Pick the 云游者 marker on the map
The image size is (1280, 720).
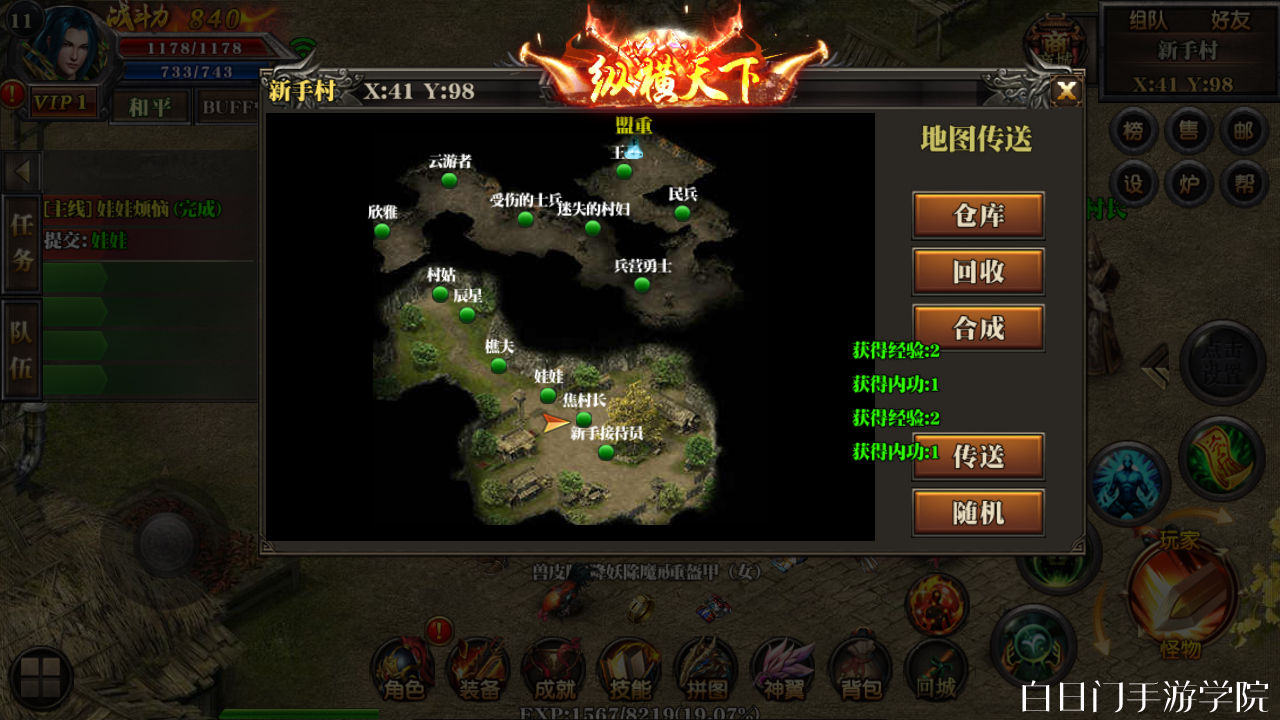(449, 179)
